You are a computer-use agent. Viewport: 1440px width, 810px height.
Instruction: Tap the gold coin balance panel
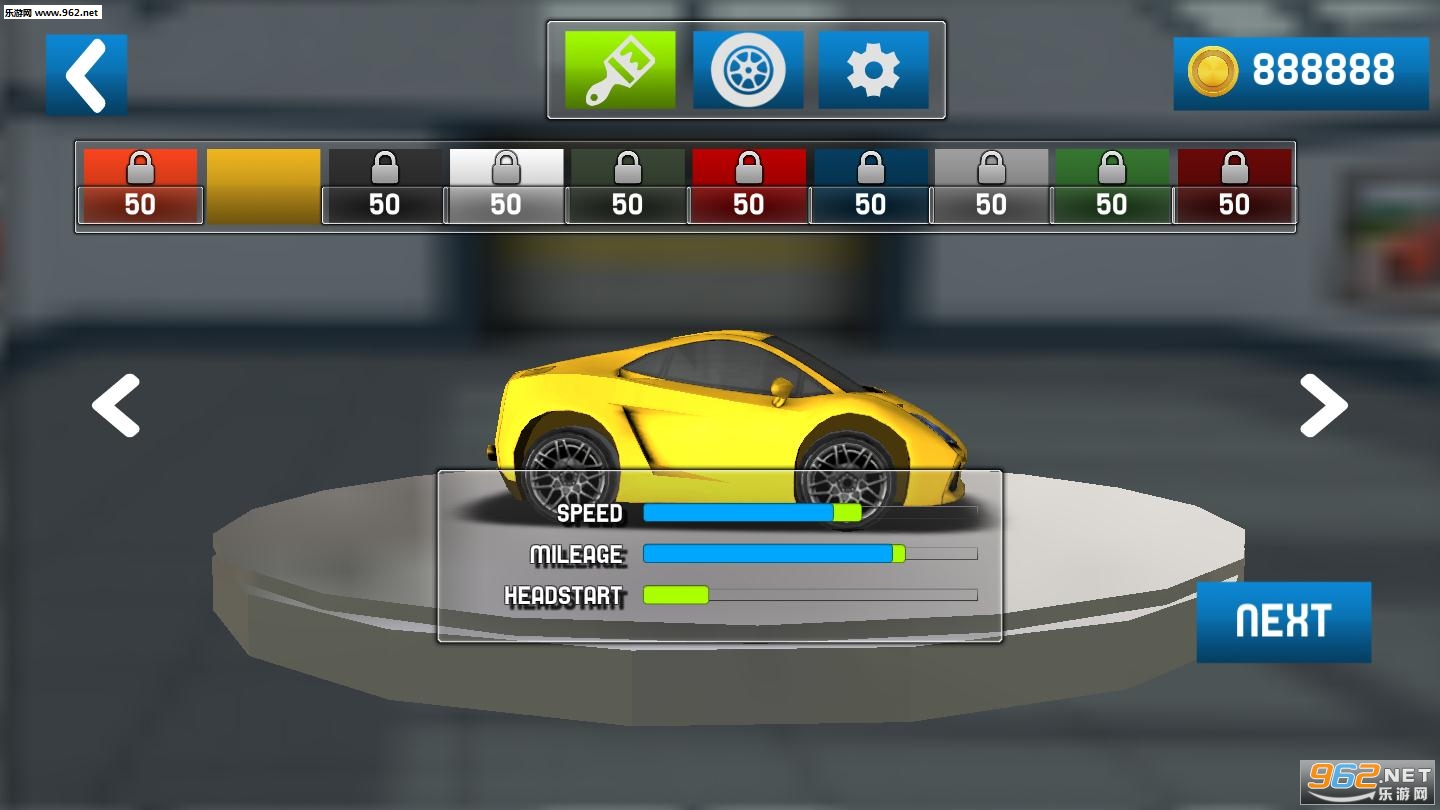[1300, 72]
